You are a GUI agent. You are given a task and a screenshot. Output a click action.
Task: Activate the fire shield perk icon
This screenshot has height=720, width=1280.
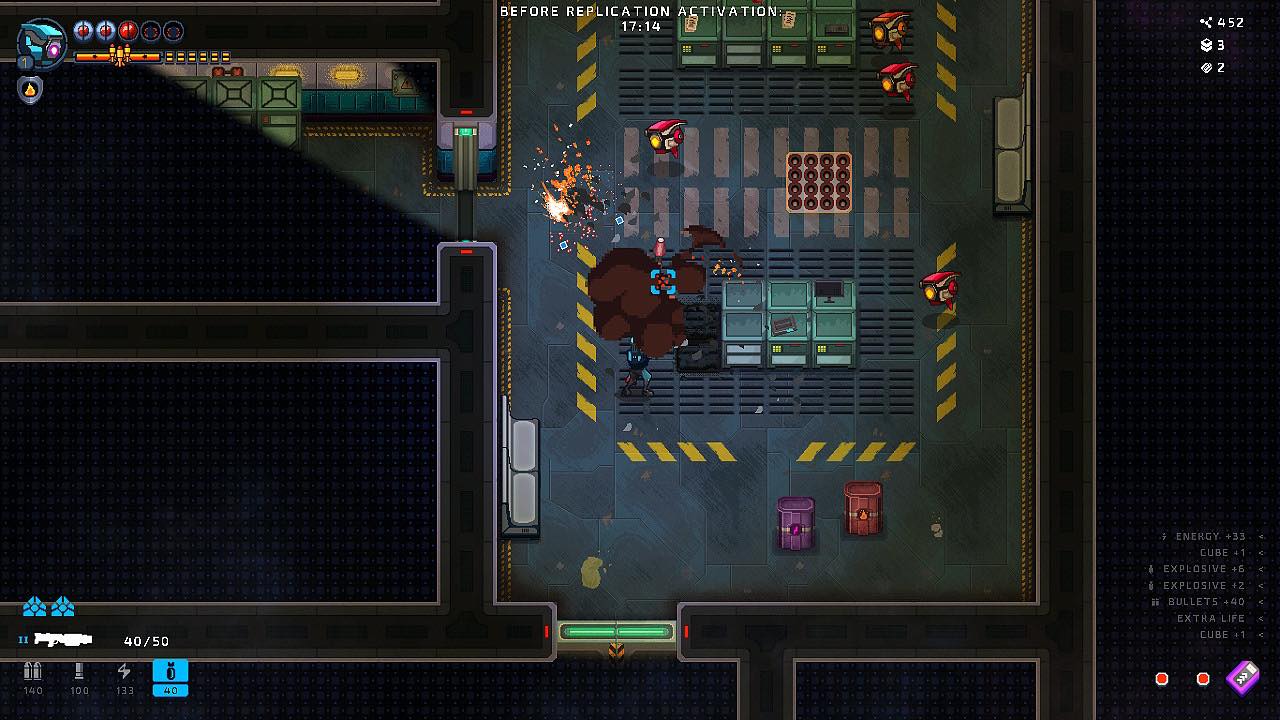(30, 90)
